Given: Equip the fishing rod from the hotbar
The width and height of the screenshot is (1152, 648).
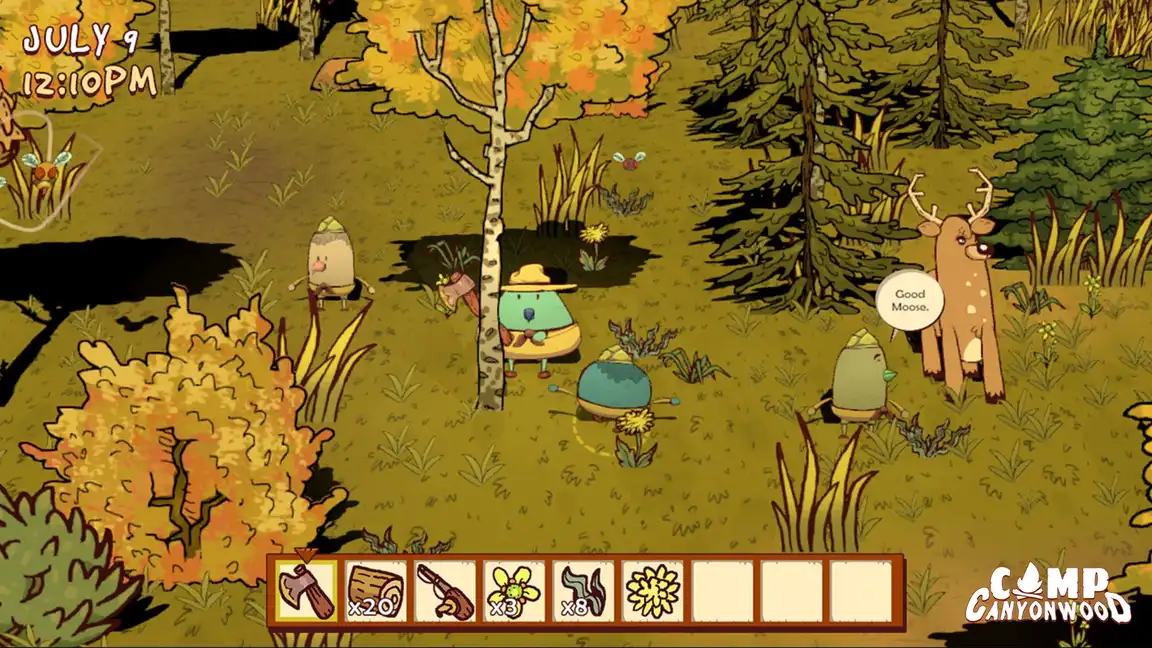Looking at the screenshot, I should click(x=445, y=591).
